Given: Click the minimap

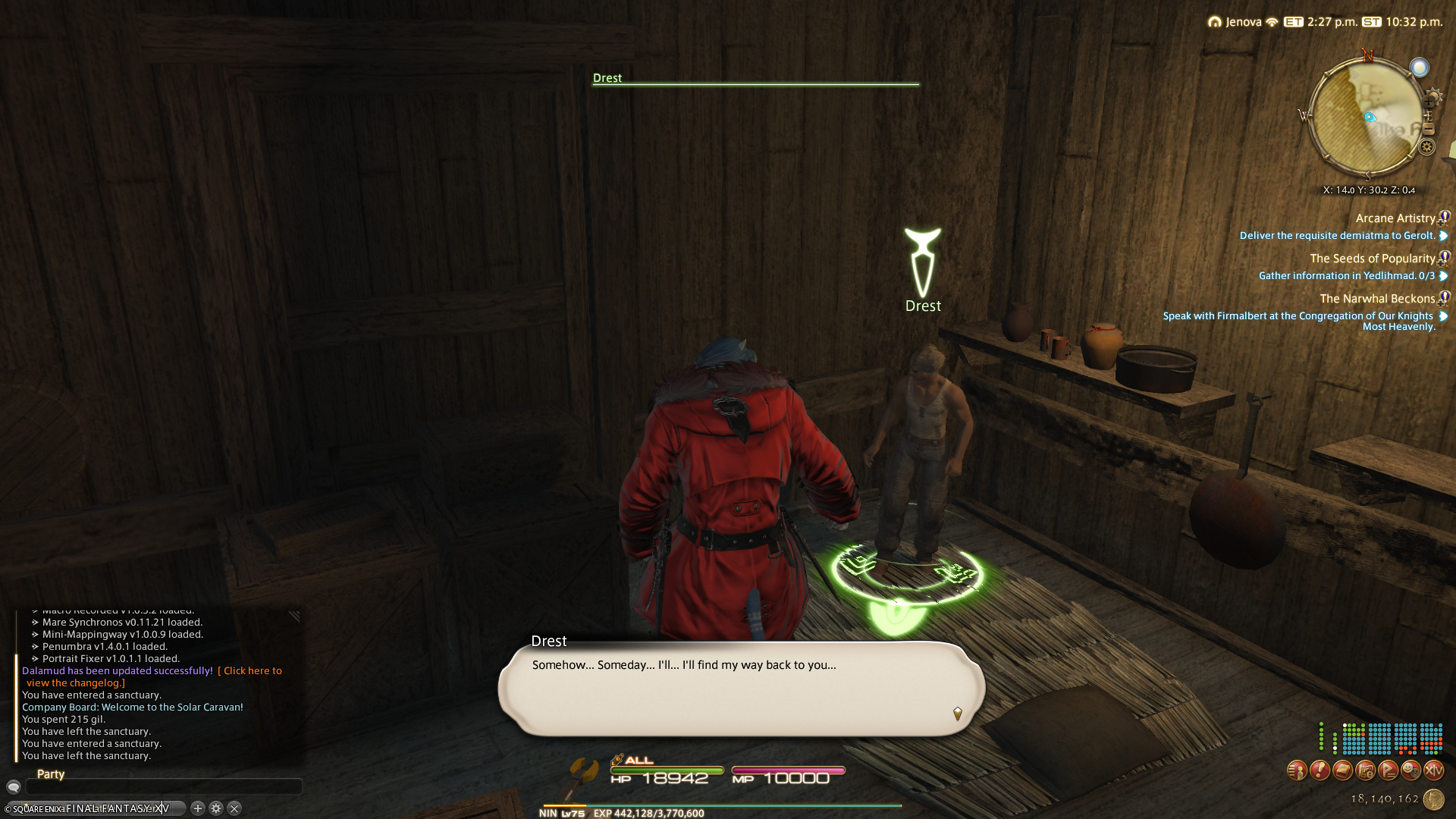Looking at the screenshot, I should (x=1367, y=118).
